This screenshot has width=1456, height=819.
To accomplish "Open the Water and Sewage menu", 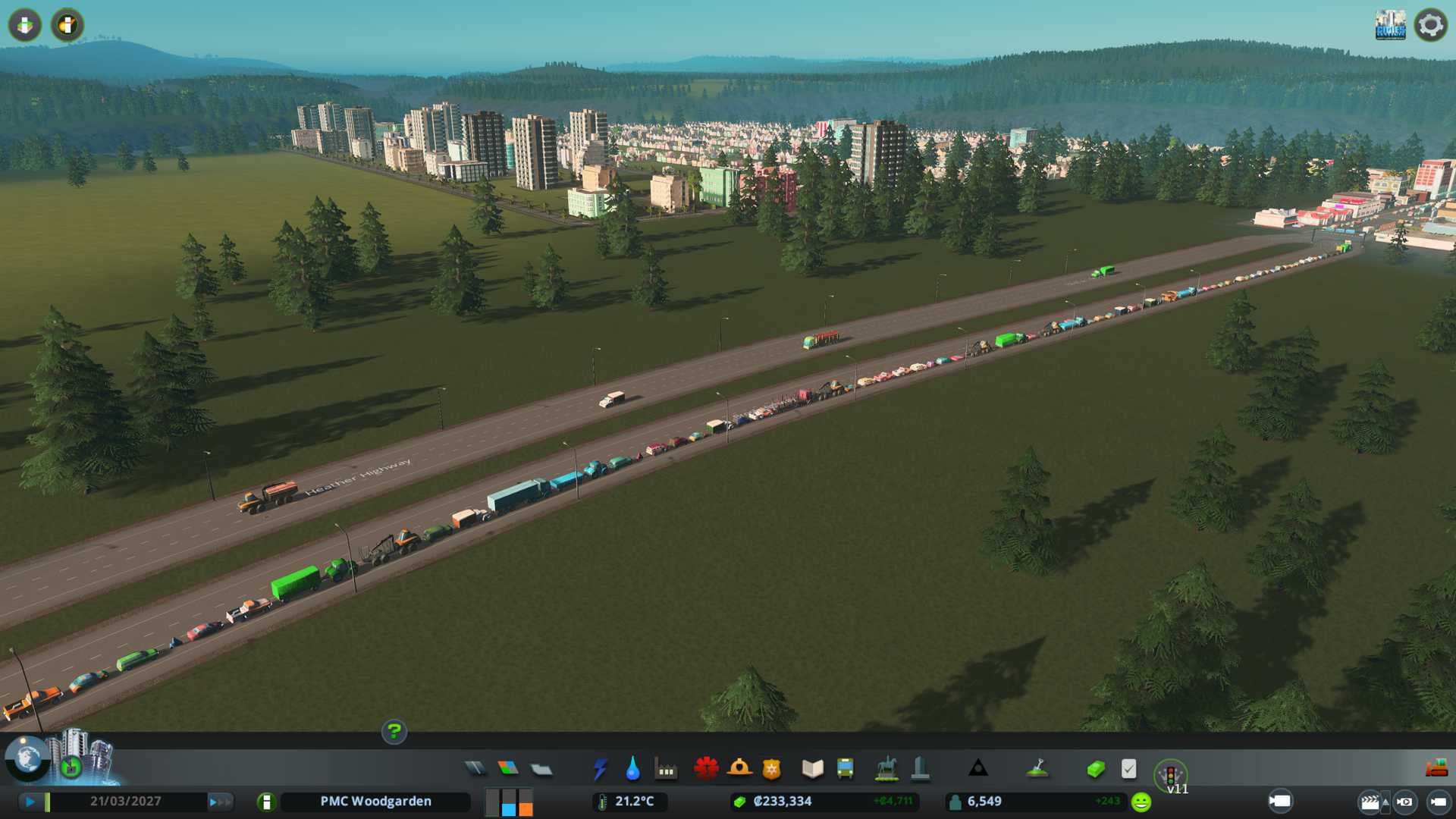I will pyautogui.click(x=632, y=769).
